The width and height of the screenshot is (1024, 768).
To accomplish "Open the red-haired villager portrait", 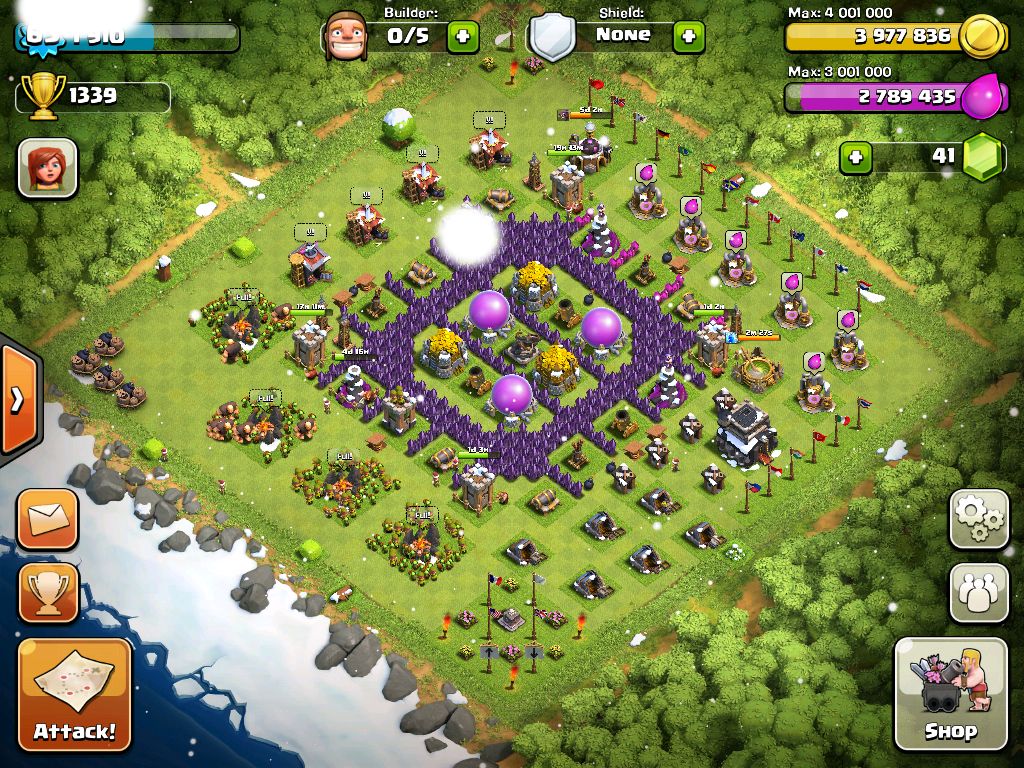I will pyautogui.click(x=47, y=167).
